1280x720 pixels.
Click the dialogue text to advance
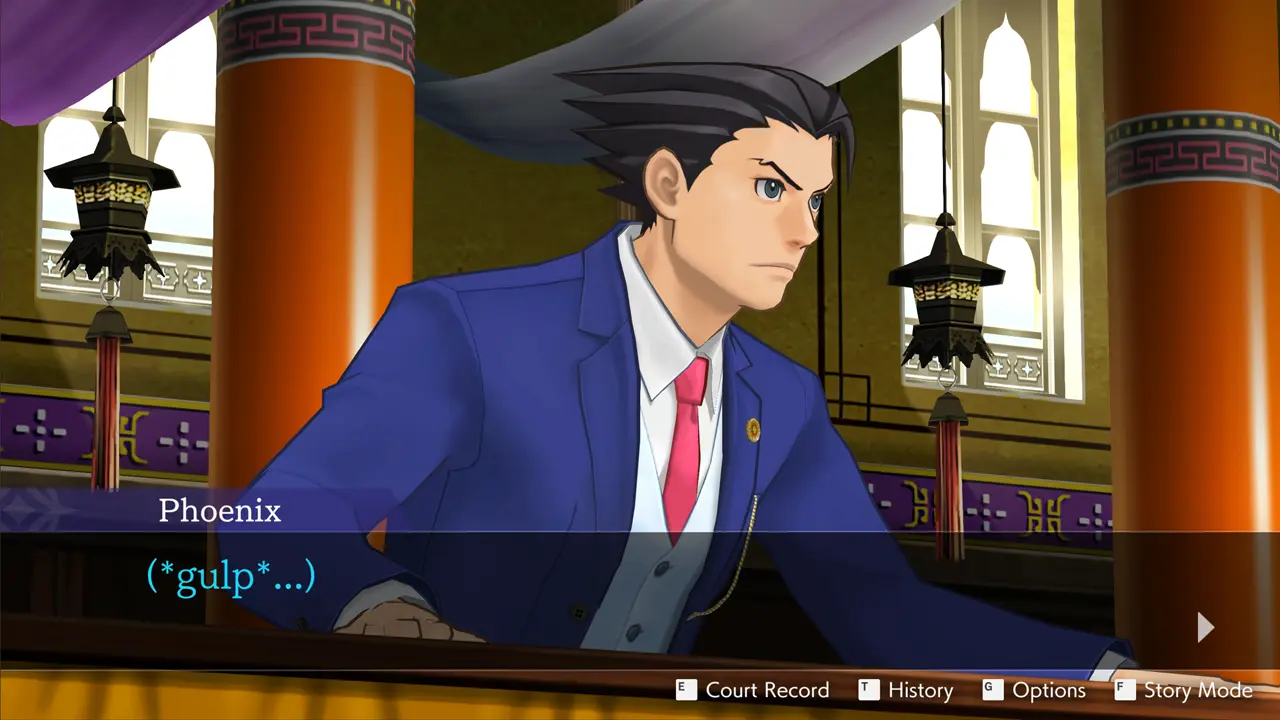click(231, 575)
